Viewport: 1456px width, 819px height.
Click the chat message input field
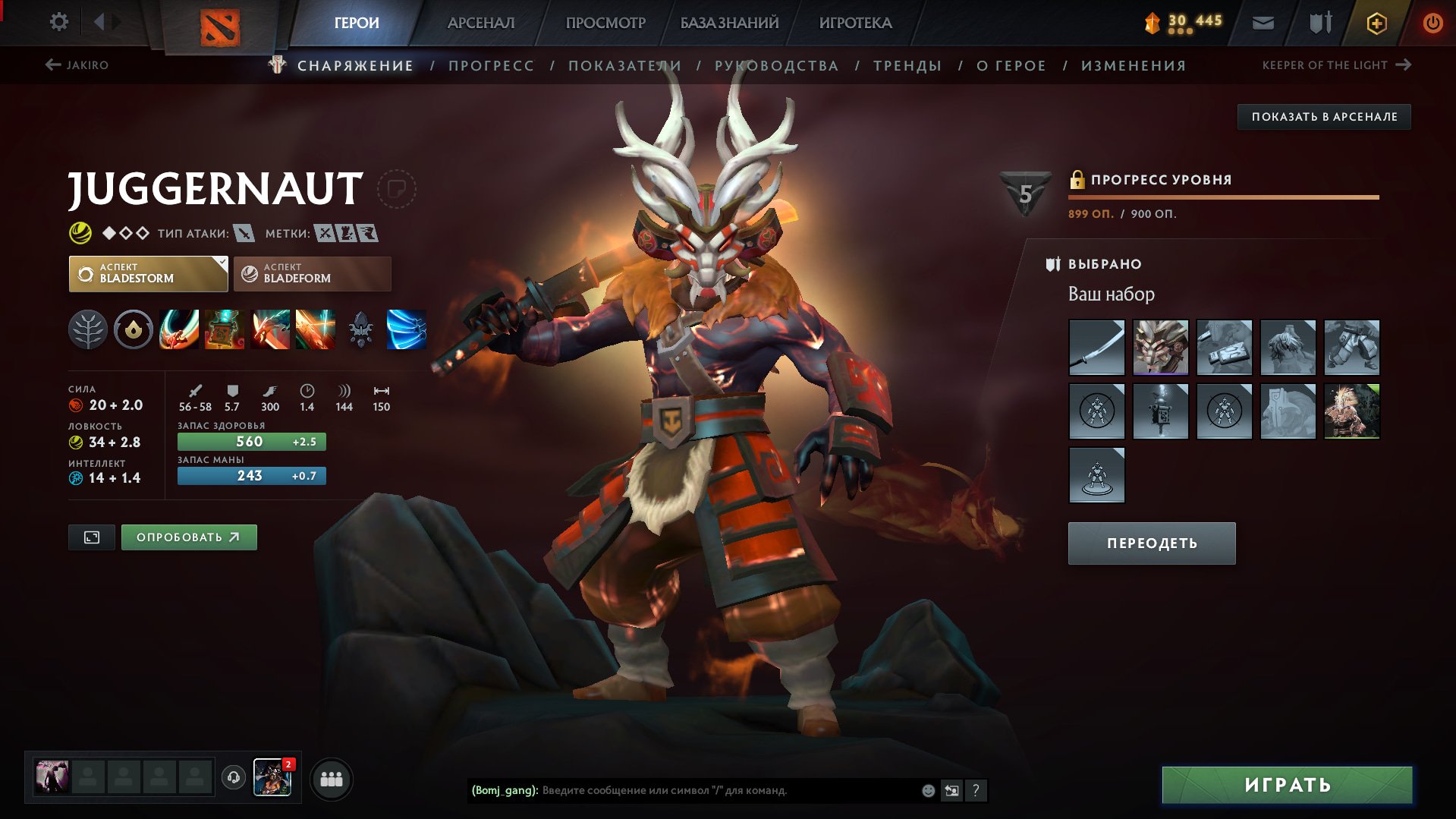point(728,790)
